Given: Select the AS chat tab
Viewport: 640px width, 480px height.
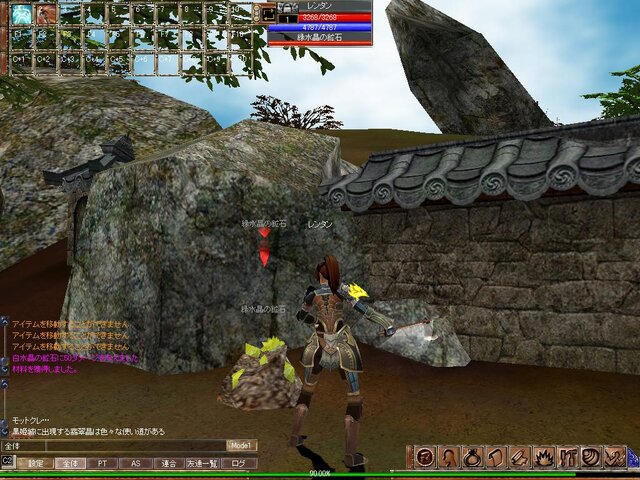Looking at the screenshot, I should [x=135, y=463].
